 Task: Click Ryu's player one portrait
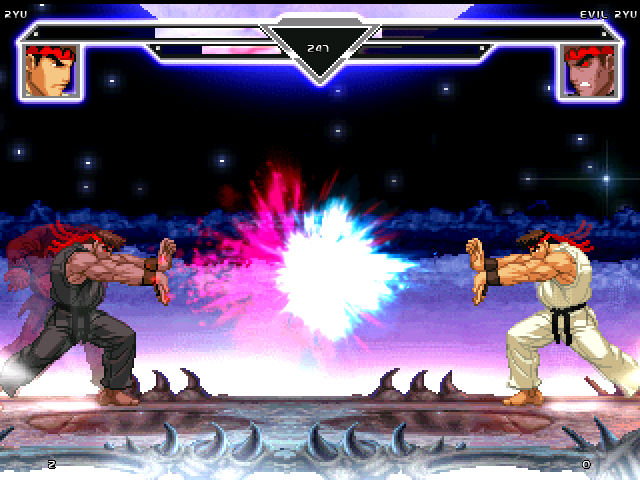52,71
